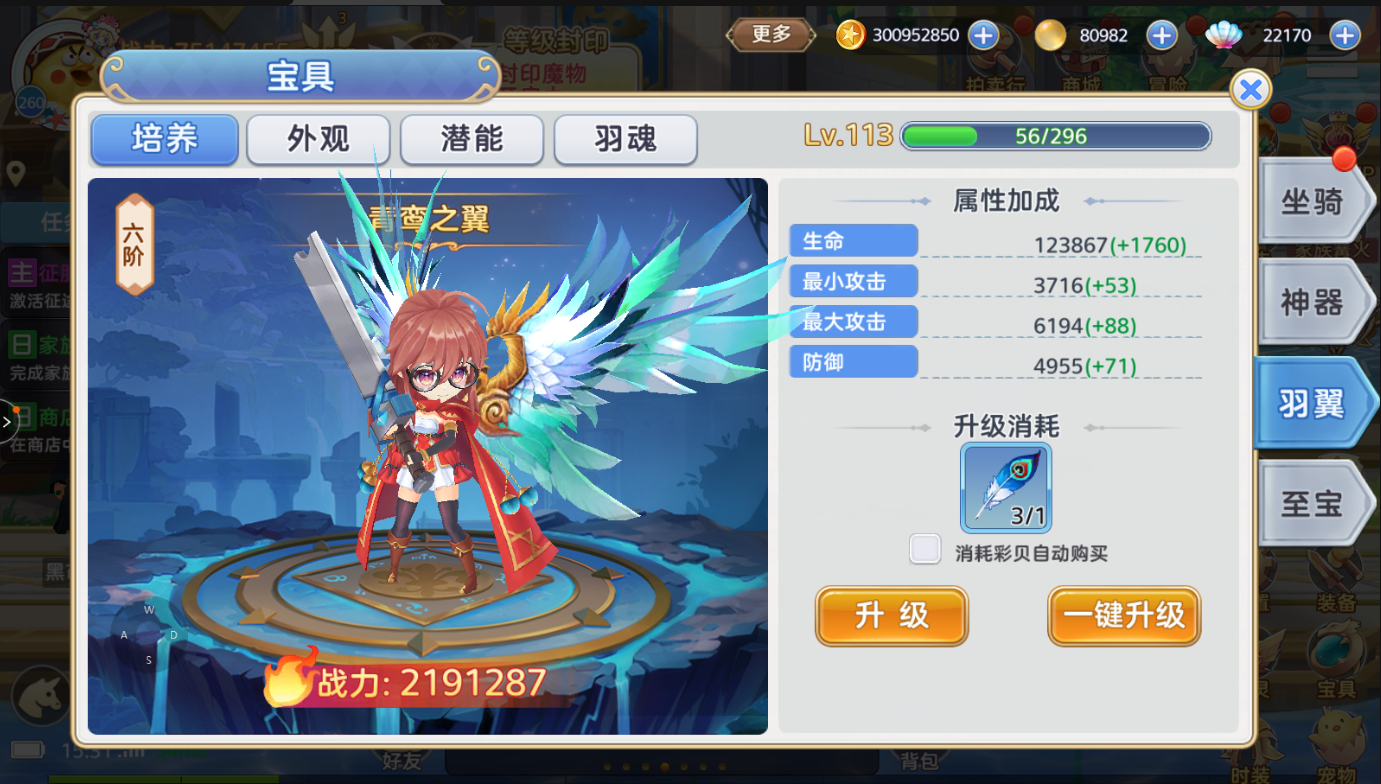Open the 宝具 dragon-orb icon on the right

click(1337, 647)
